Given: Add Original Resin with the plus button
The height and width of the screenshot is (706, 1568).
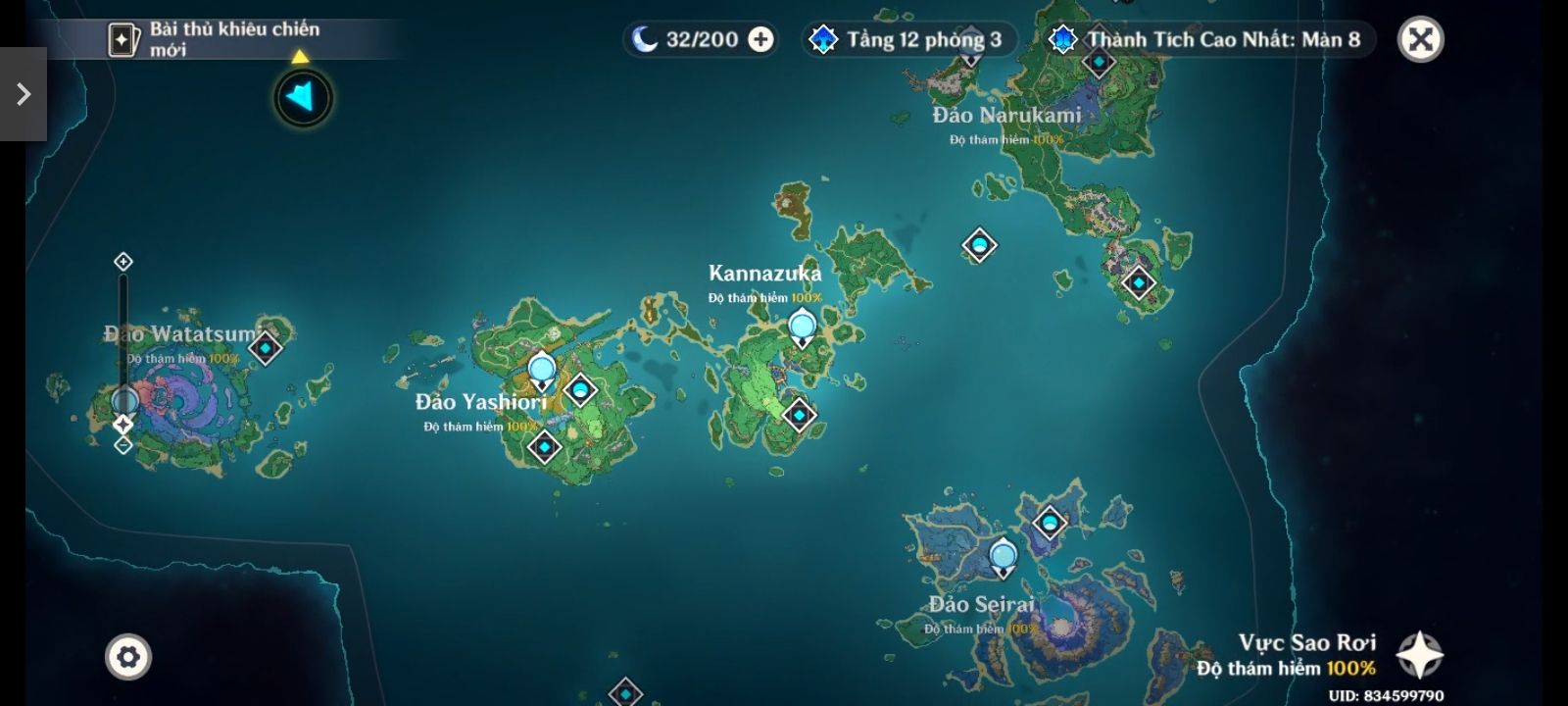Looking at the screenshot, I should tap(760, 39).
